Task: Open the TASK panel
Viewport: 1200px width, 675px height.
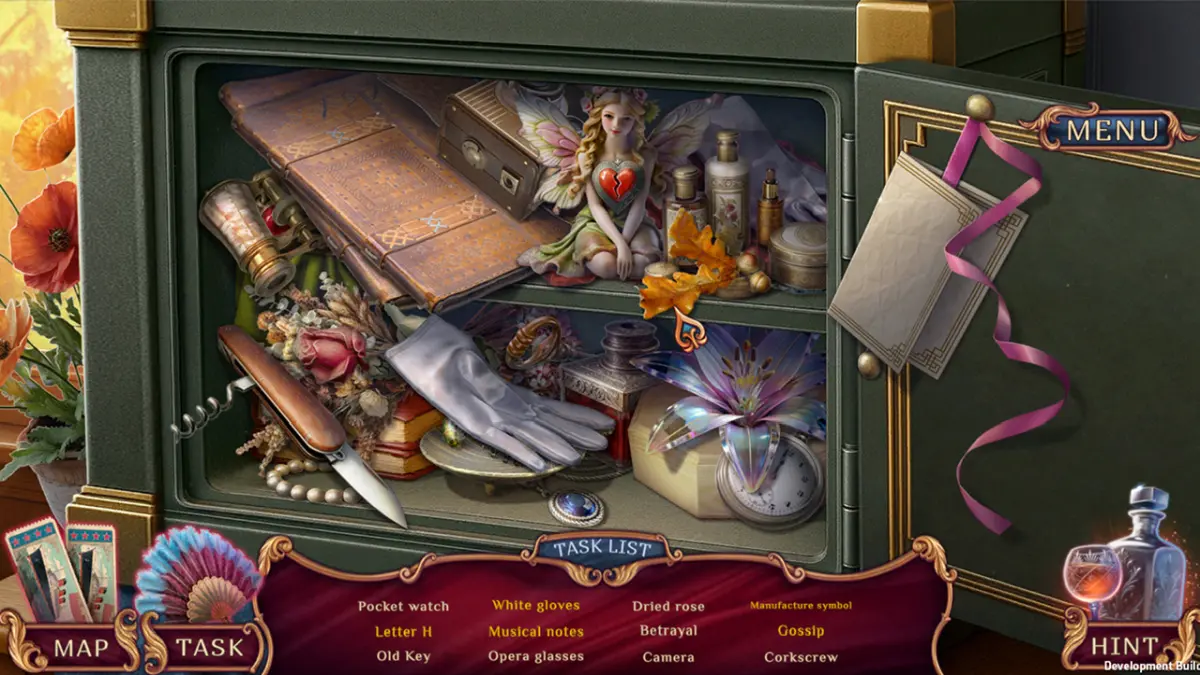Action: (x=210, y=647)
